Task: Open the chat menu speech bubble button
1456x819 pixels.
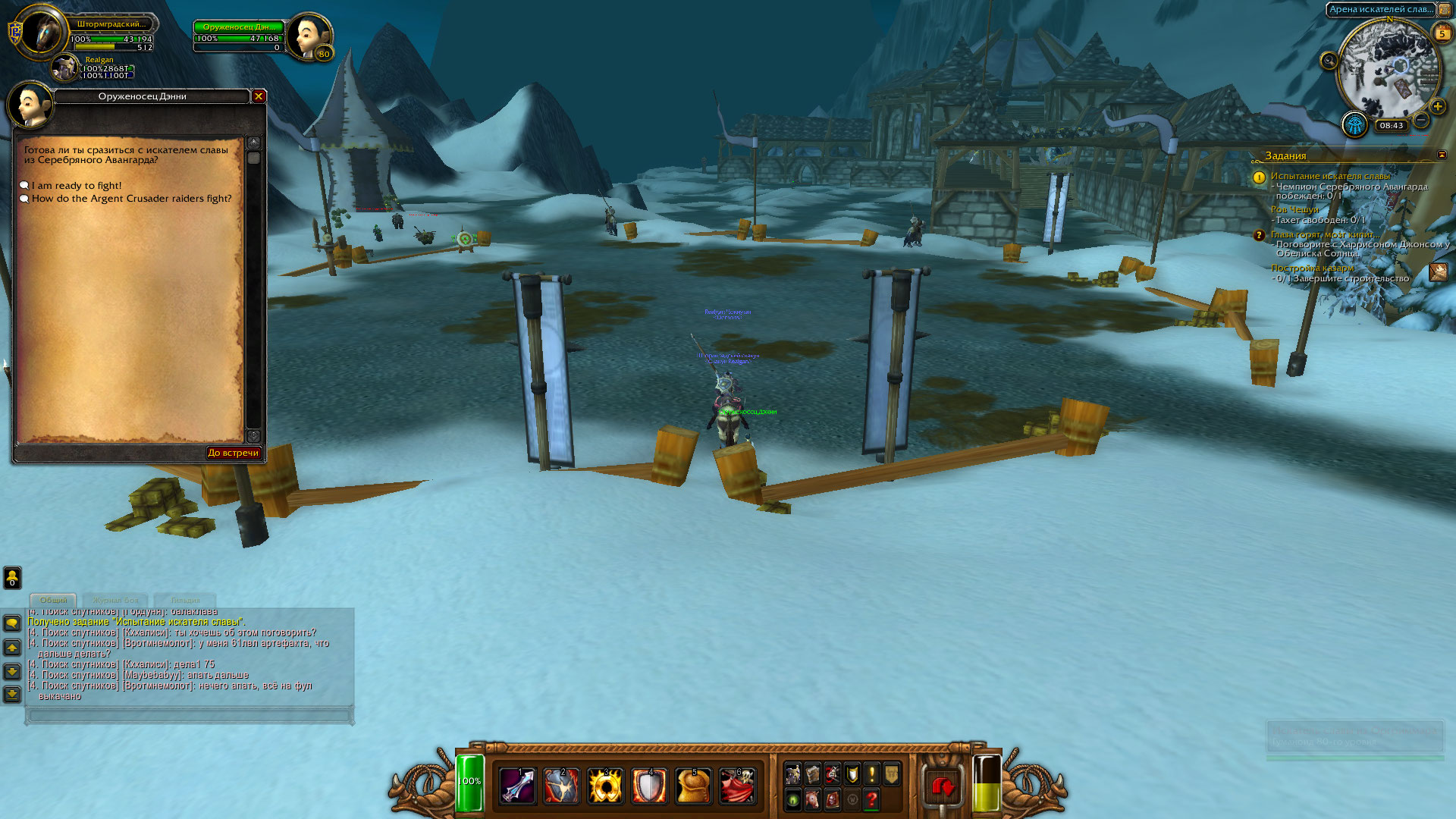Action: click(12, 623)
